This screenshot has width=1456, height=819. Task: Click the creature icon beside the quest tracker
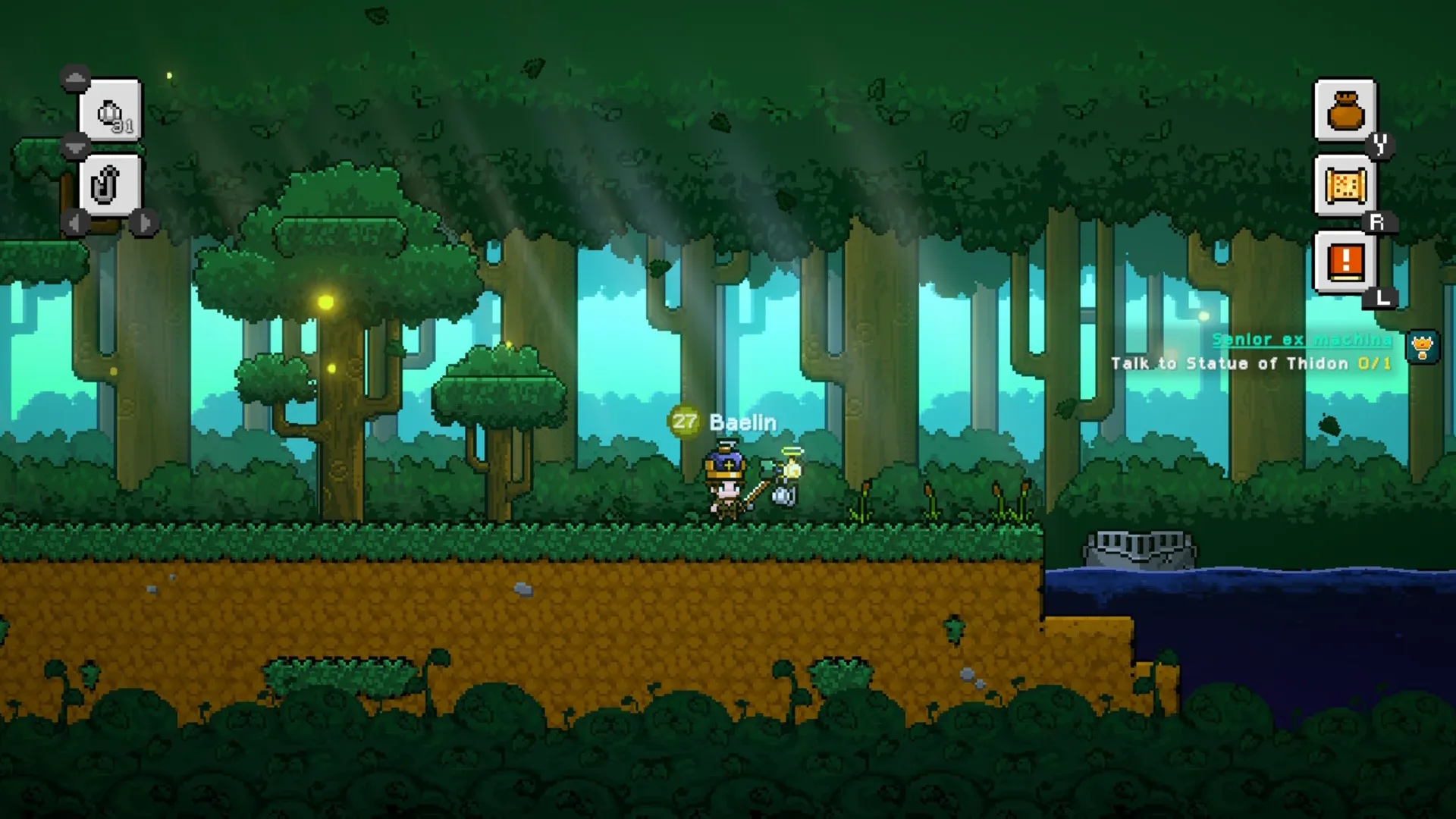pos(1423,347)
